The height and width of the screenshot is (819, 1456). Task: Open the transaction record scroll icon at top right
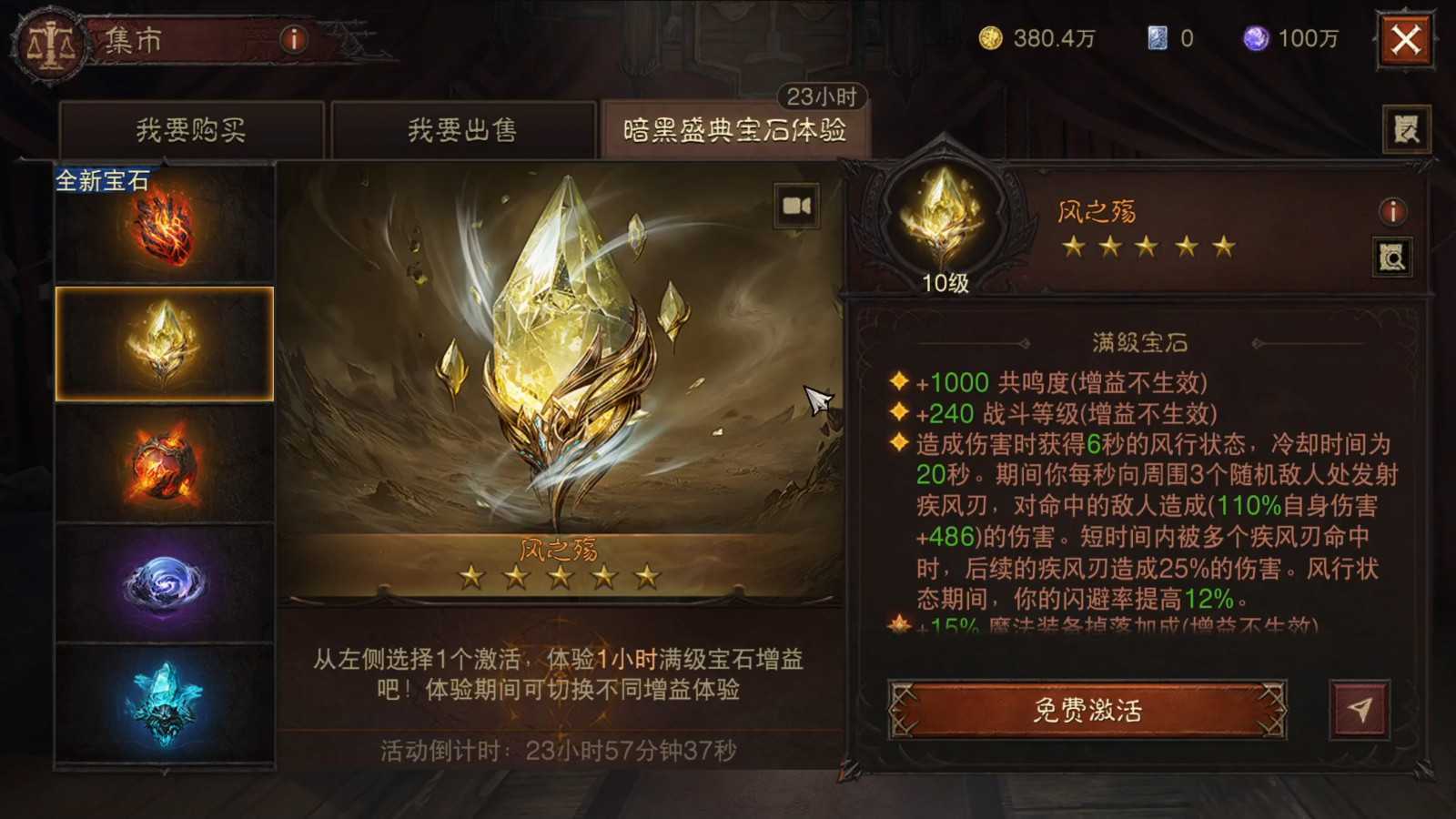click(1407, 127)
